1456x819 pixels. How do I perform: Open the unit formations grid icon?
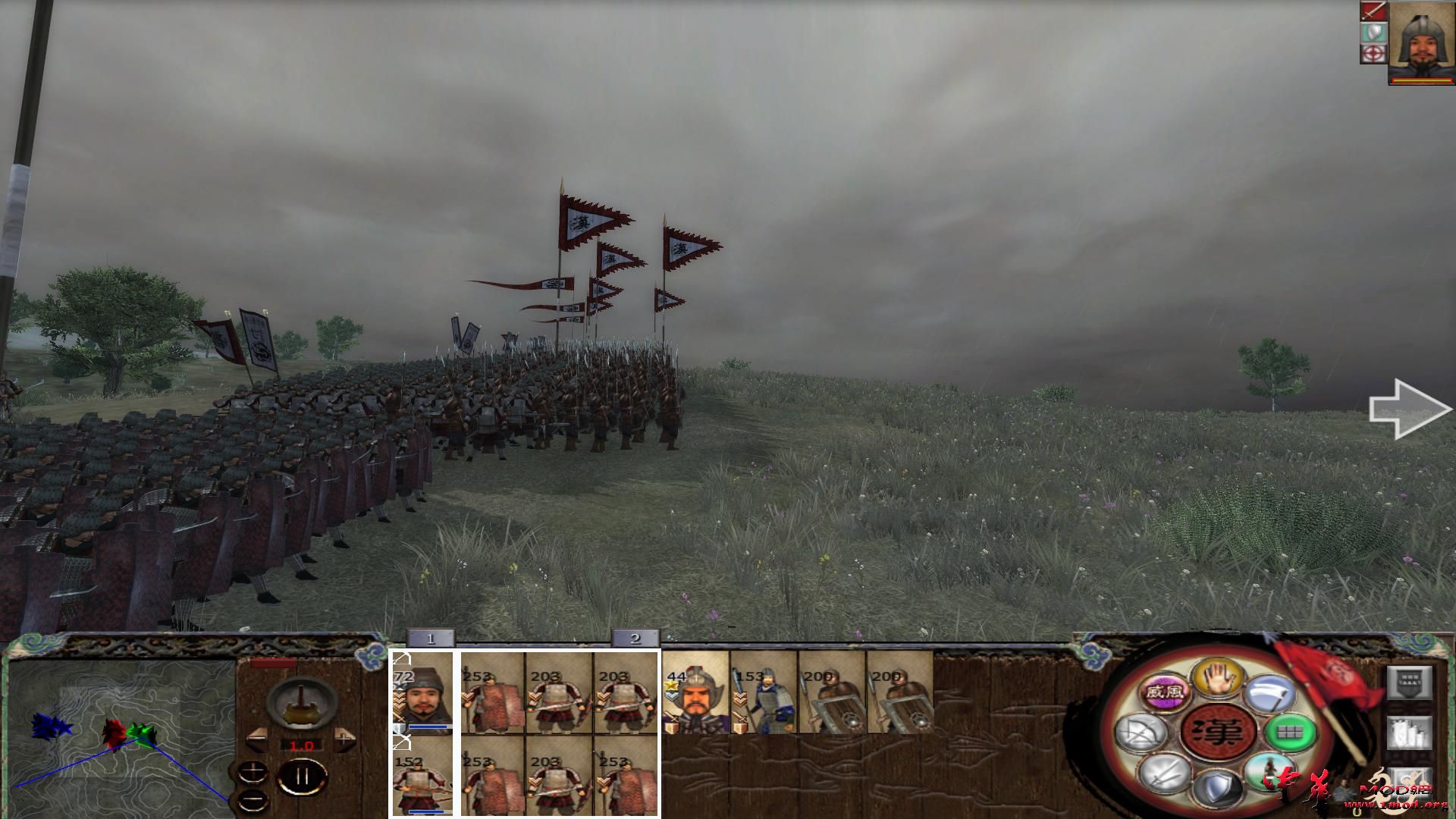click(x=1291, y=733)
